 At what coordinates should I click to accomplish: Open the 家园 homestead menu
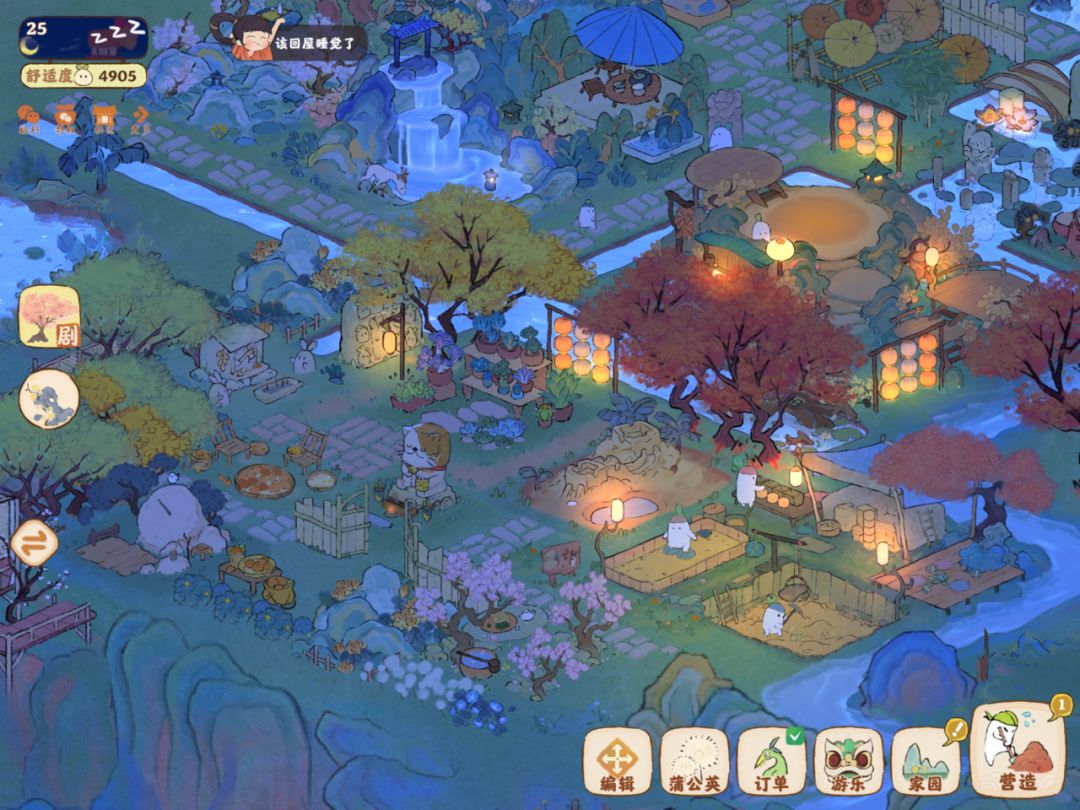coord(925,761)
